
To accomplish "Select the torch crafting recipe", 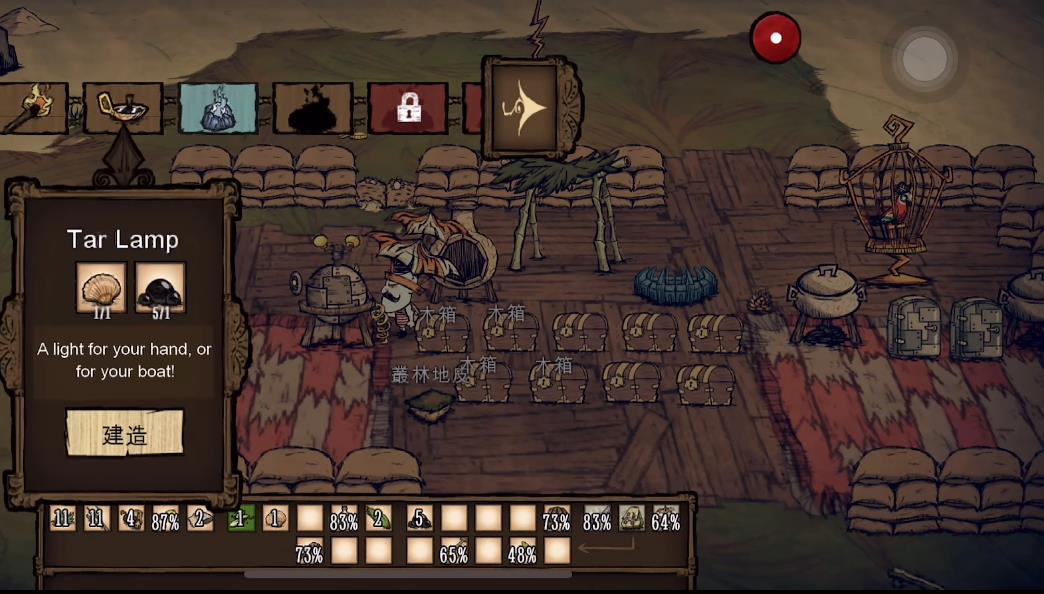I will pos(32,108).
